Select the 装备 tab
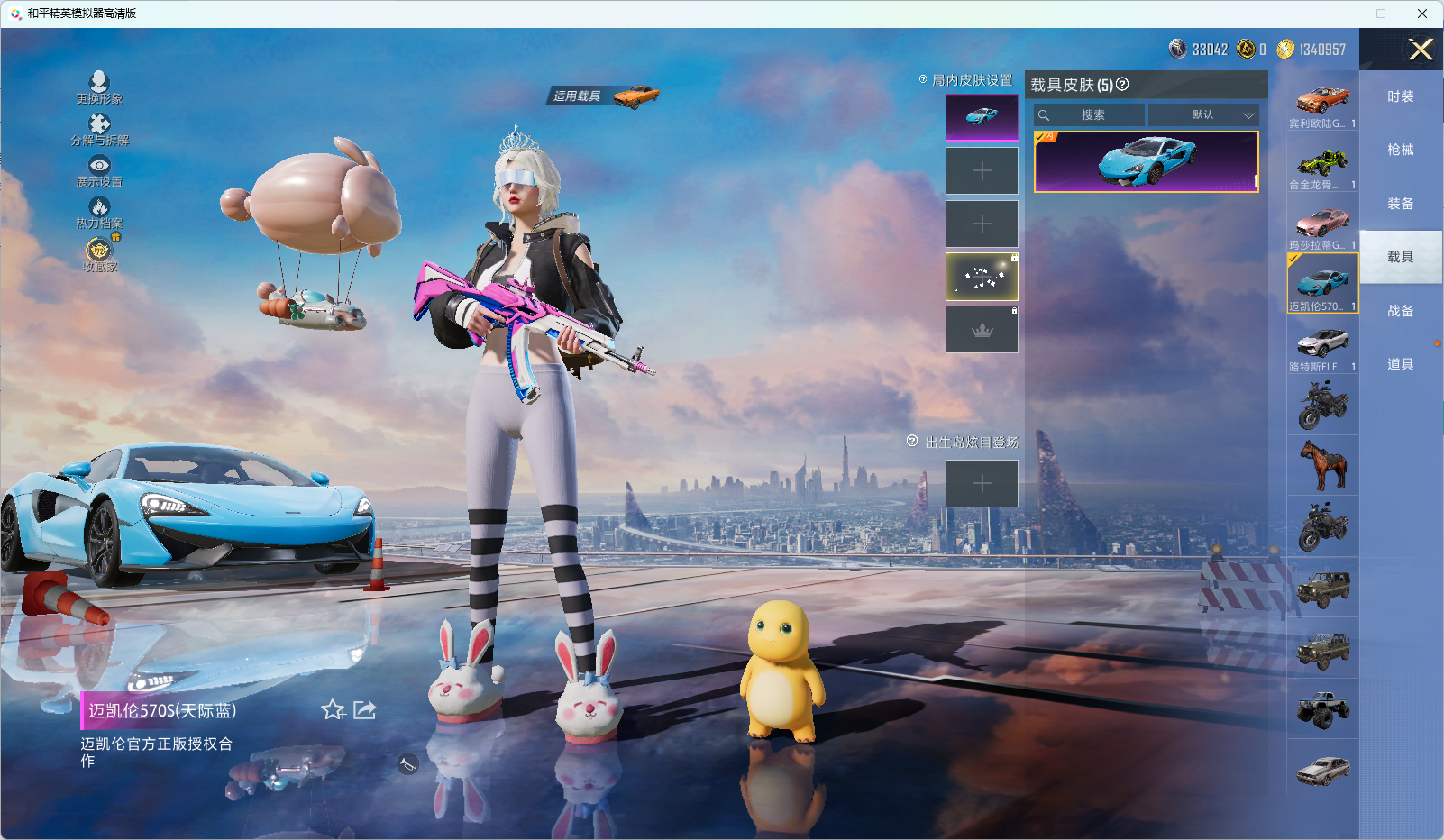 tap(1400, 204)
